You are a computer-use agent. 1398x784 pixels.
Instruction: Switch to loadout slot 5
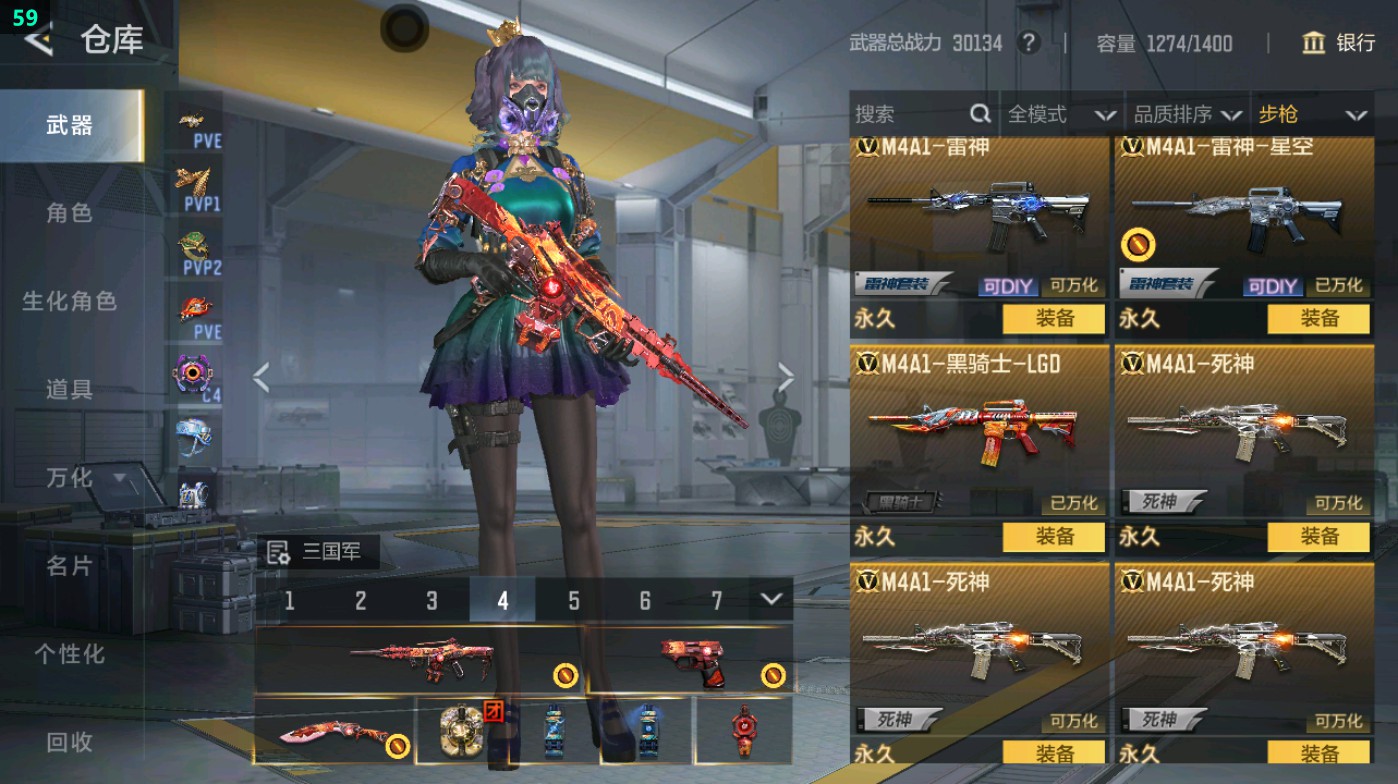point(574,600)
